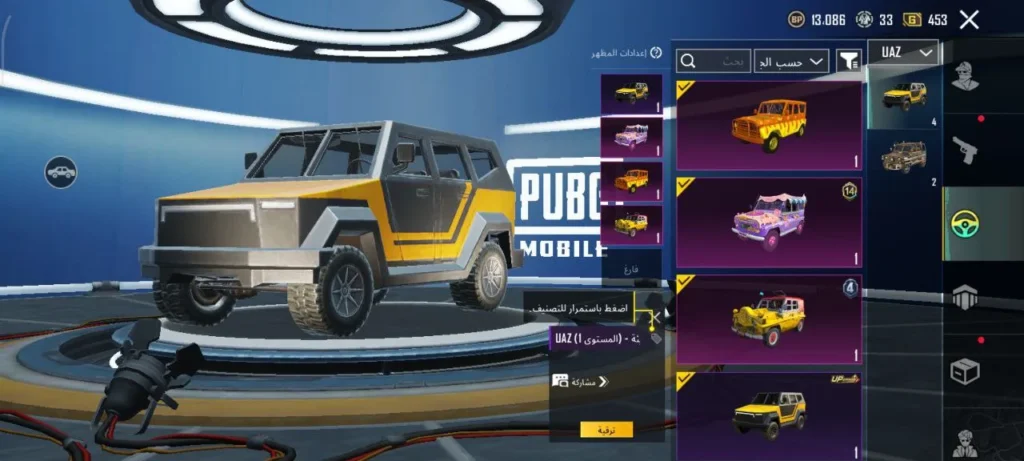Select the pink graffiti UAZ skin card
Viewport: 1024px width, 461px height.
tap(769, 222)
